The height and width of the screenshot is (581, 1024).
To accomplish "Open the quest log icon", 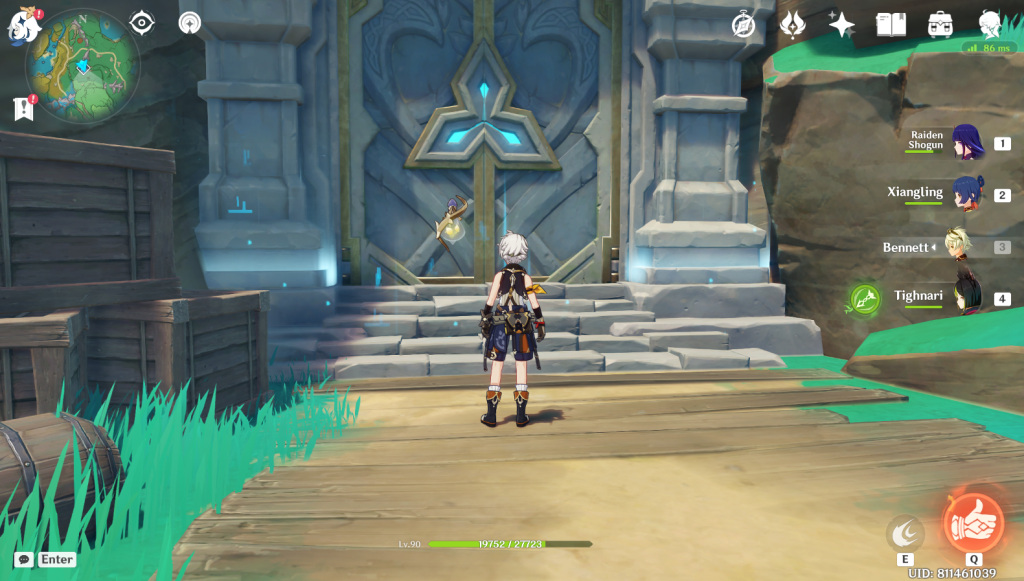I will 24,109.
